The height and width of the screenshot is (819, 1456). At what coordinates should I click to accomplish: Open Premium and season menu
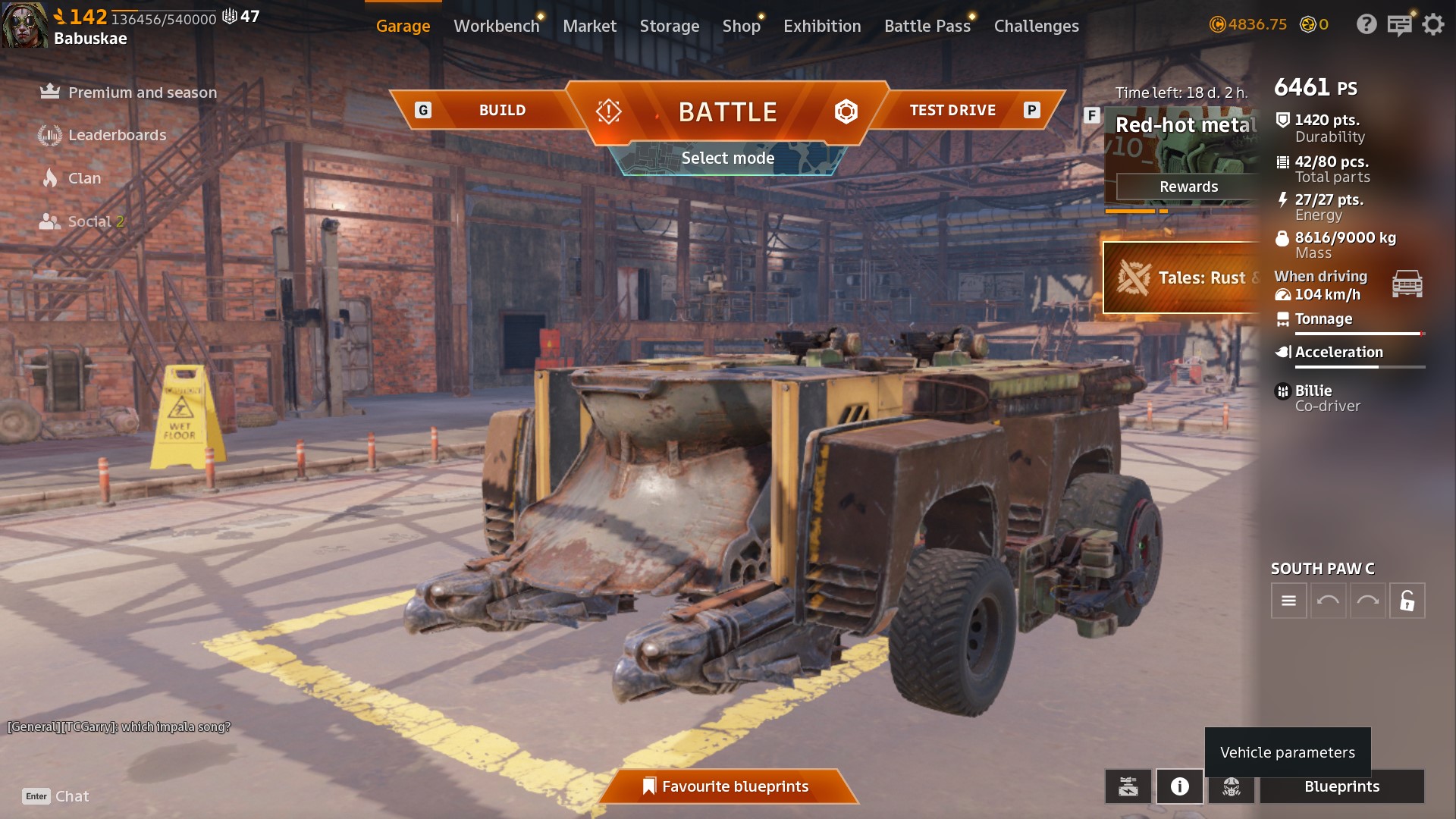(142, 93)
